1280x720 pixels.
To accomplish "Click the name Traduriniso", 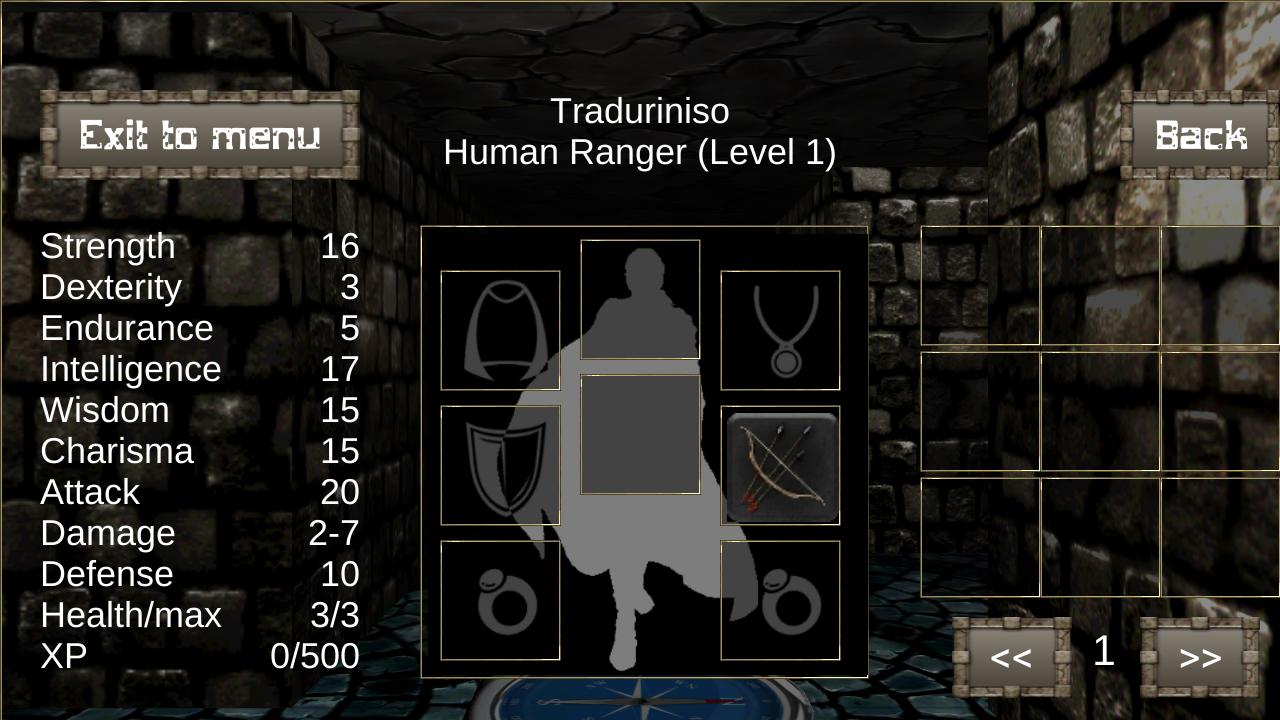I will [640, 112].
